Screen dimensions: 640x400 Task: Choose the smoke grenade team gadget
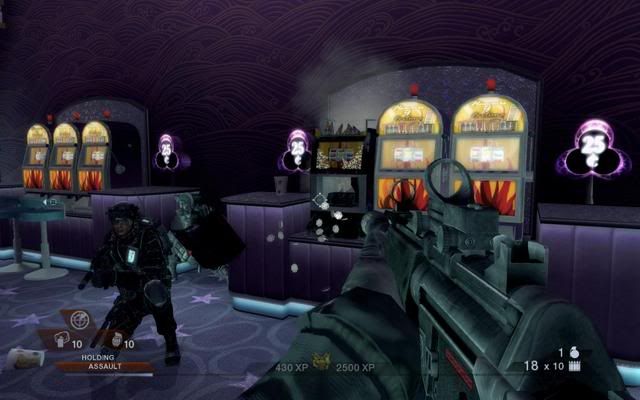click(59, 339)
